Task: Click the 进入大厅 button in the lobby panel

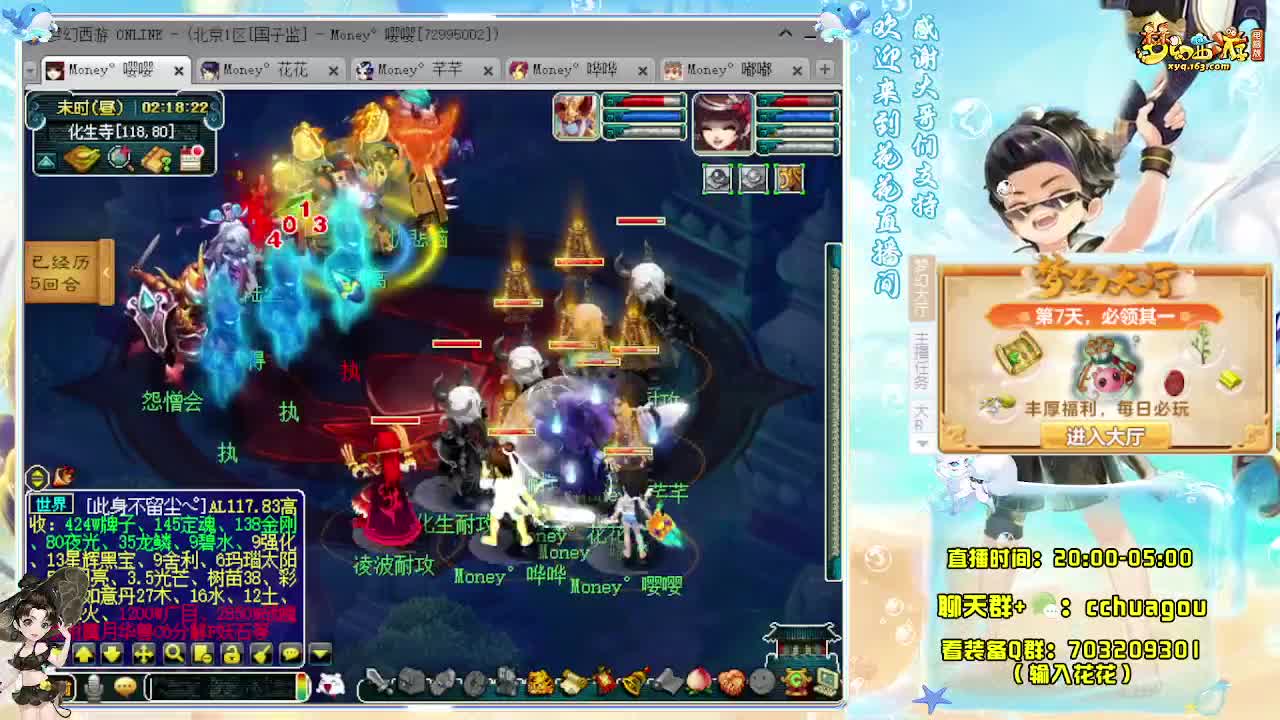Action: (1103, 435)
